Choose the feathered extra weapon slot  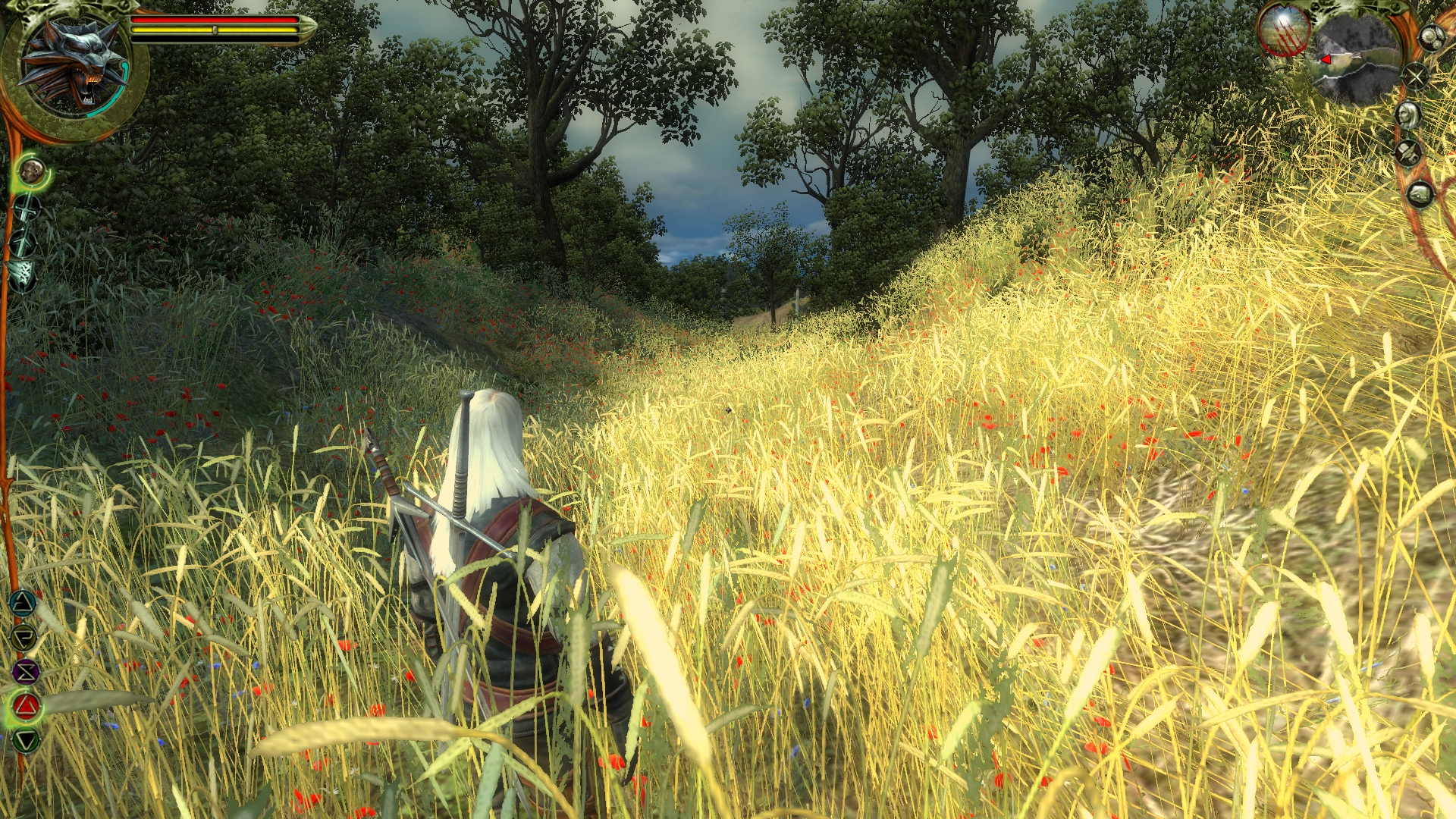point(23,275)
